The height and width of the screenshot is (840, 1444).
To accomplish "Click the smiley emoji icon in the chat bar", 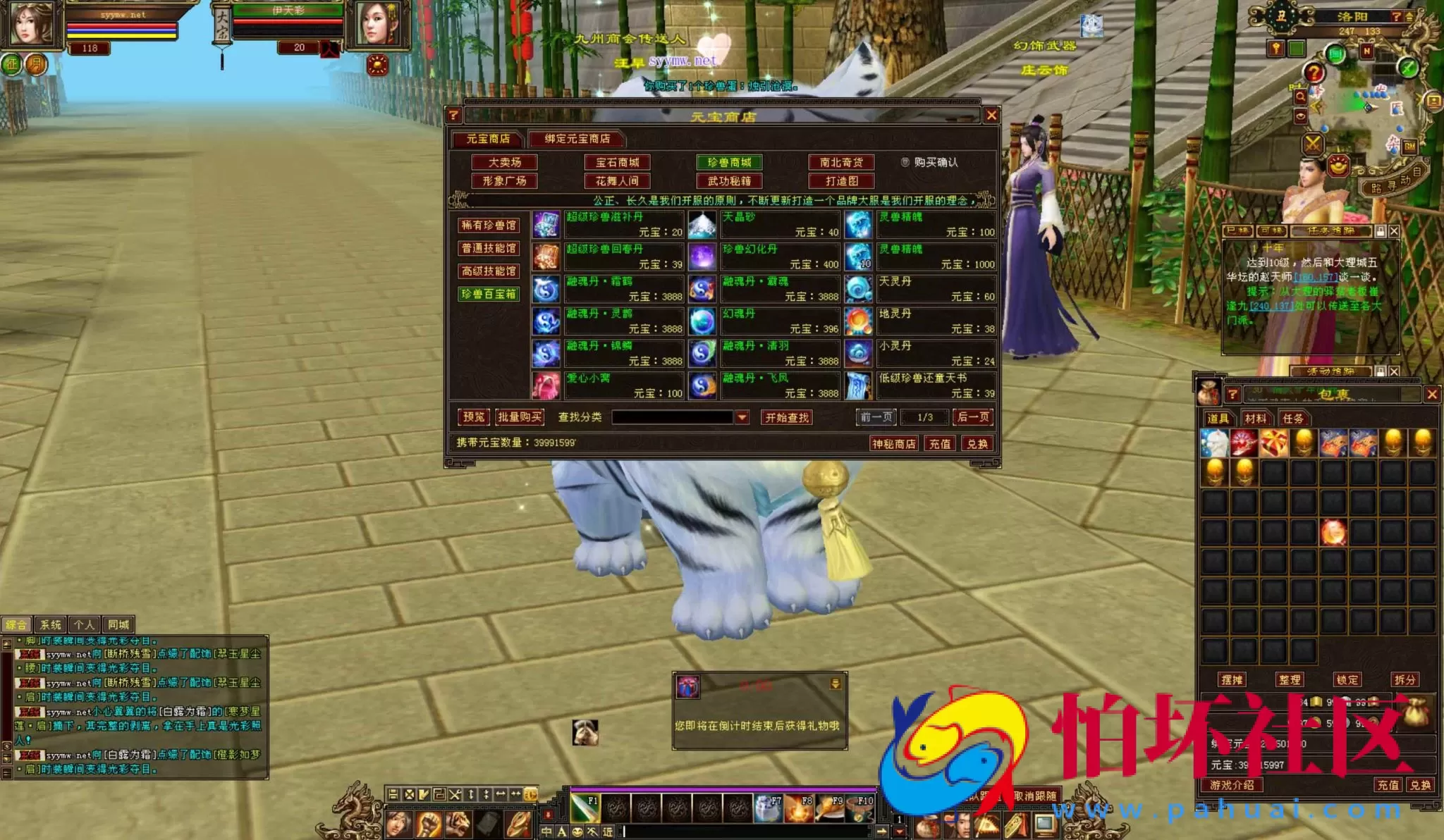I will pos(577,832).
